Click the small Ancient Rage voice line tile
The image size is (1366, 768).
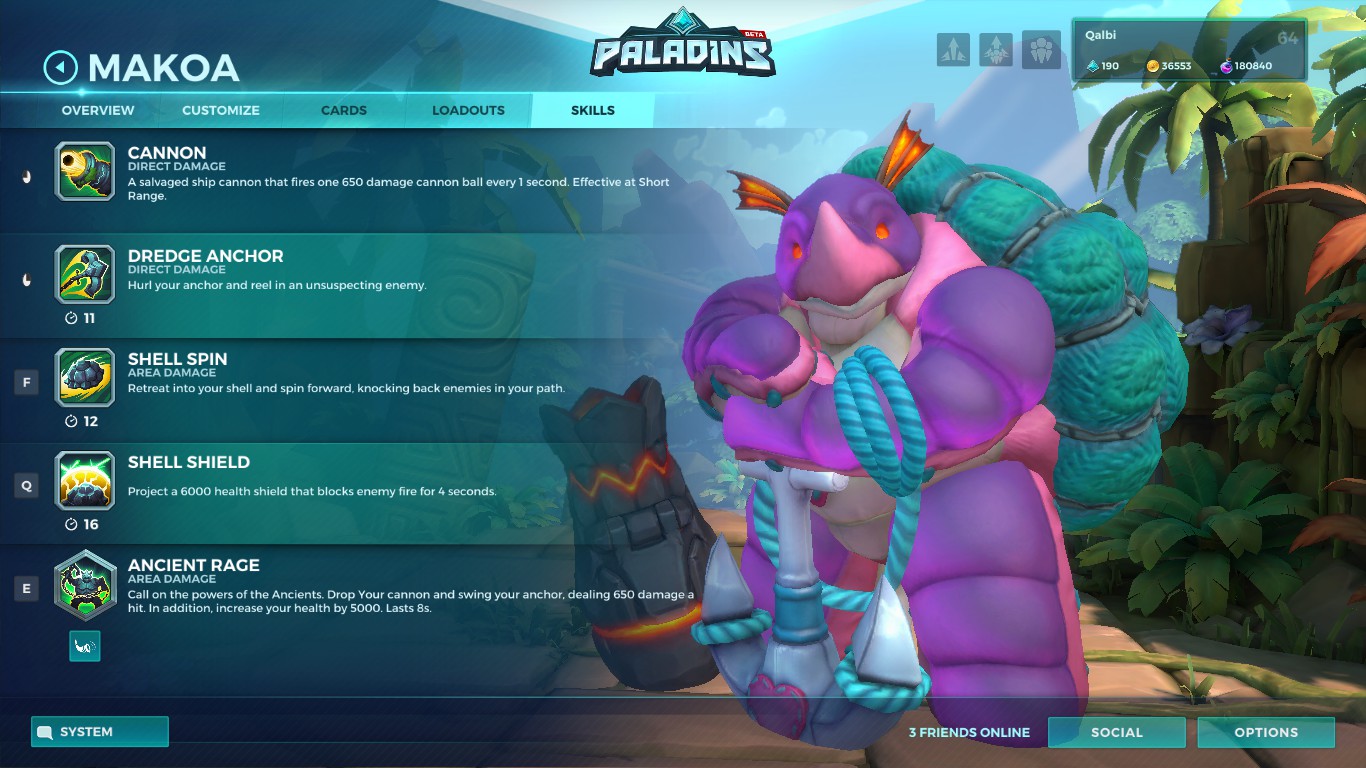85,646
